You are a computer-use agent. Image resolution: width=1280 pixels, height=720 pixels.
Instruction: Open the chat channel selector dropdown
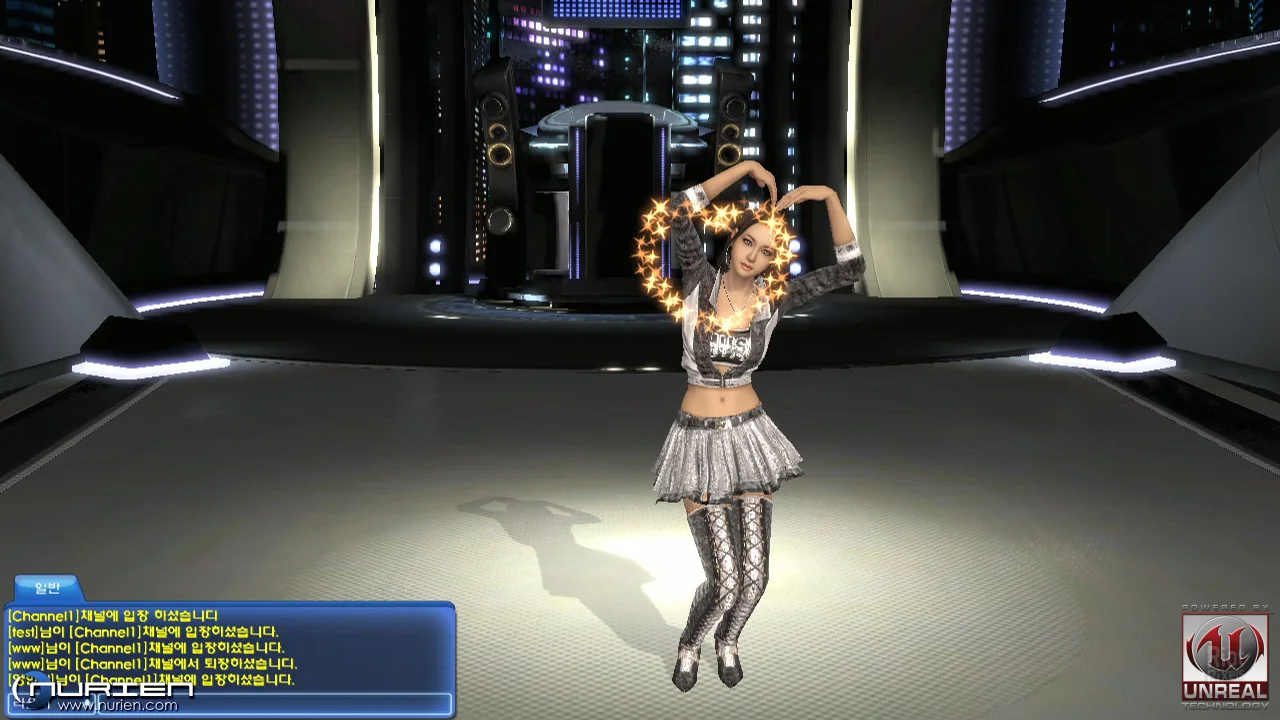tap(50, 703)
